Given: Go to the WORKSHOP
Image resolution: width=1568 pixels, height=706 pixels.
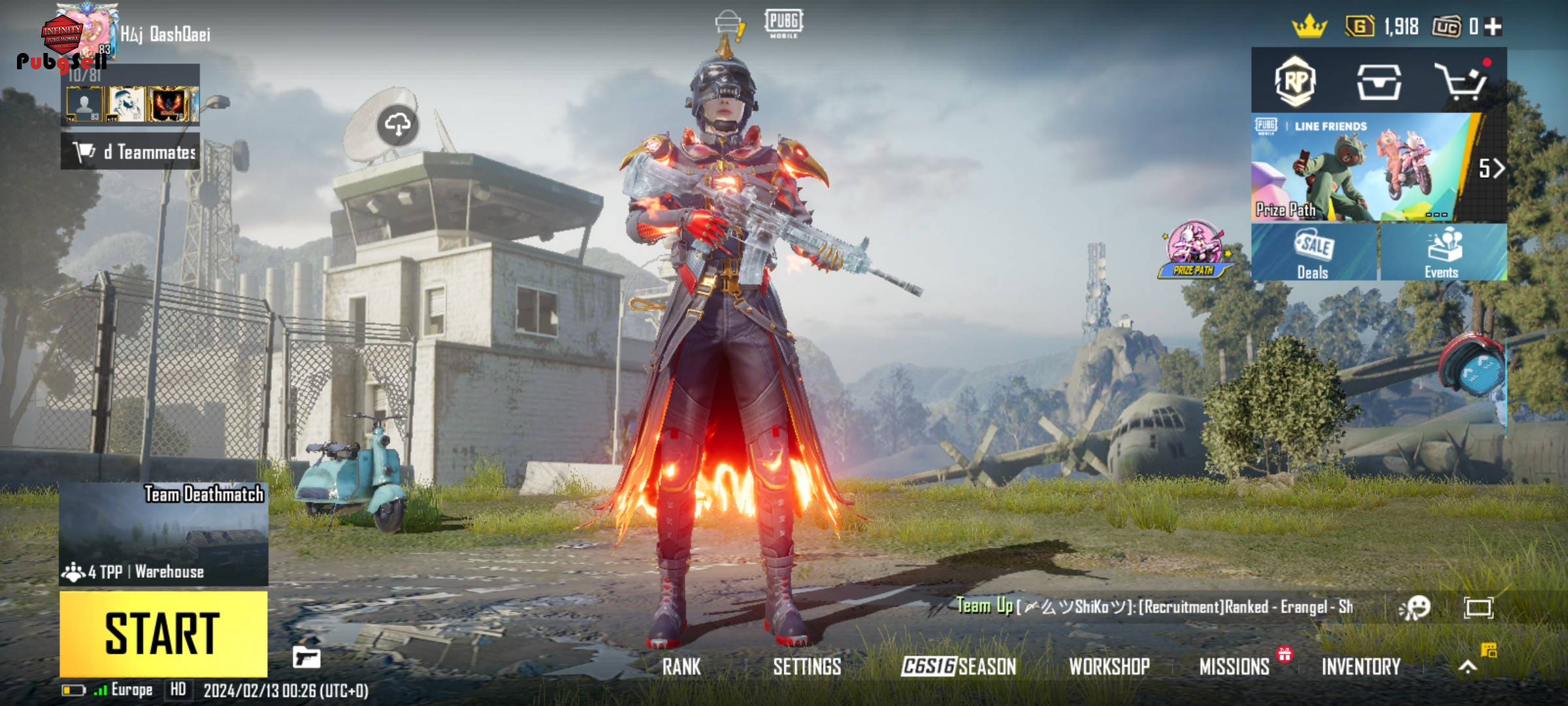Looking at the screenshot, I should click(1109, 667).
